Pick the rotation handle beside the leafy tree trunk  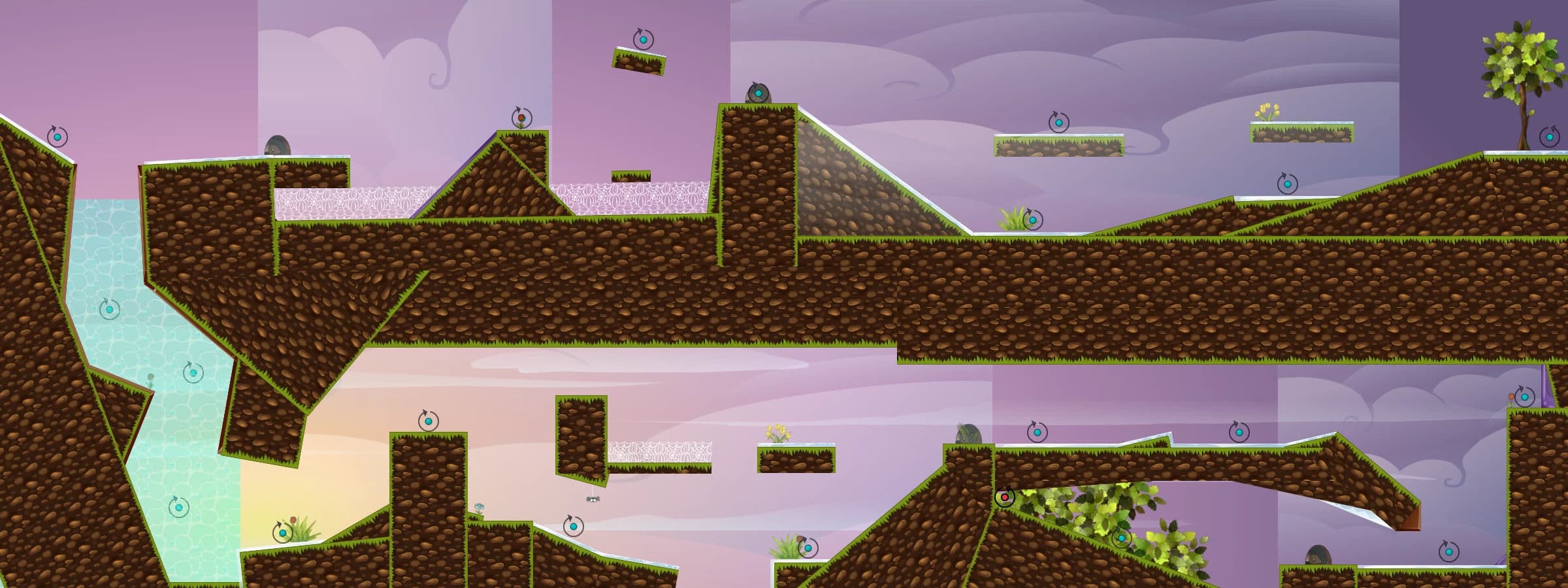pos(1550,137)
